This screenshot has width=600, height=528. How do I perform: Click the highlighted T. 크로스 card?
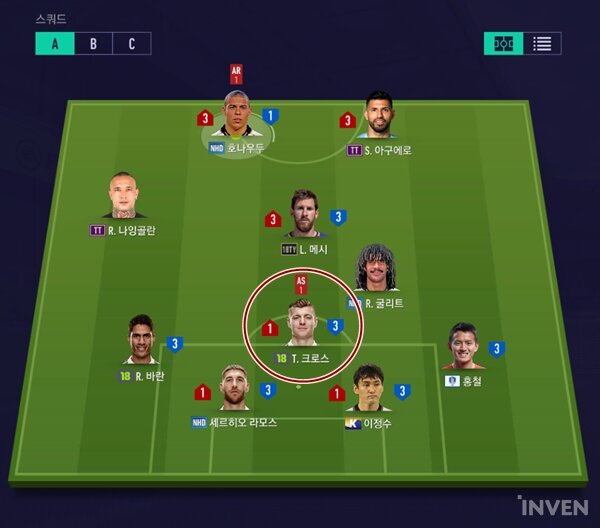coord(304,323)
